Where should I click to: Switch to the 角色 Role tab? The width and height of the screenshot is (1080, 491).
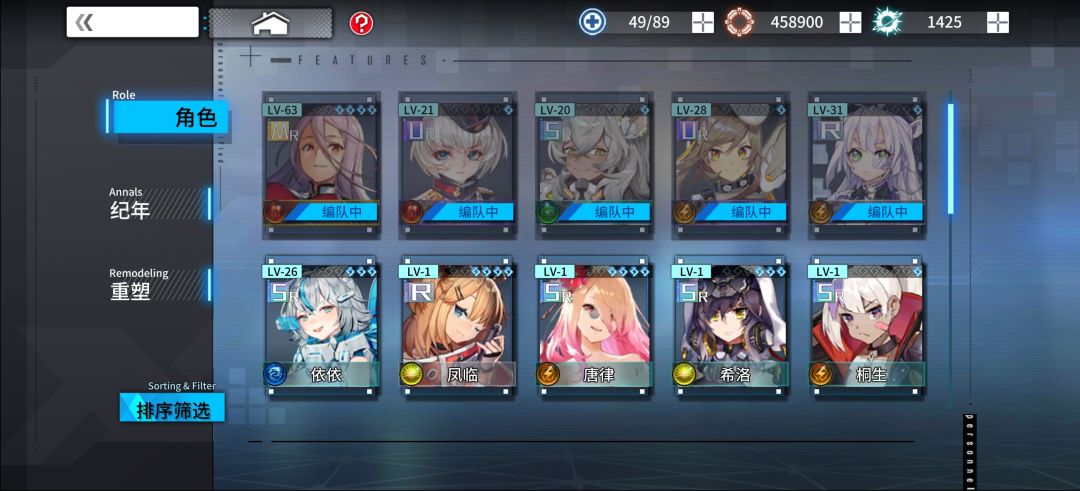pyautogui.click(x=170, y=116)
